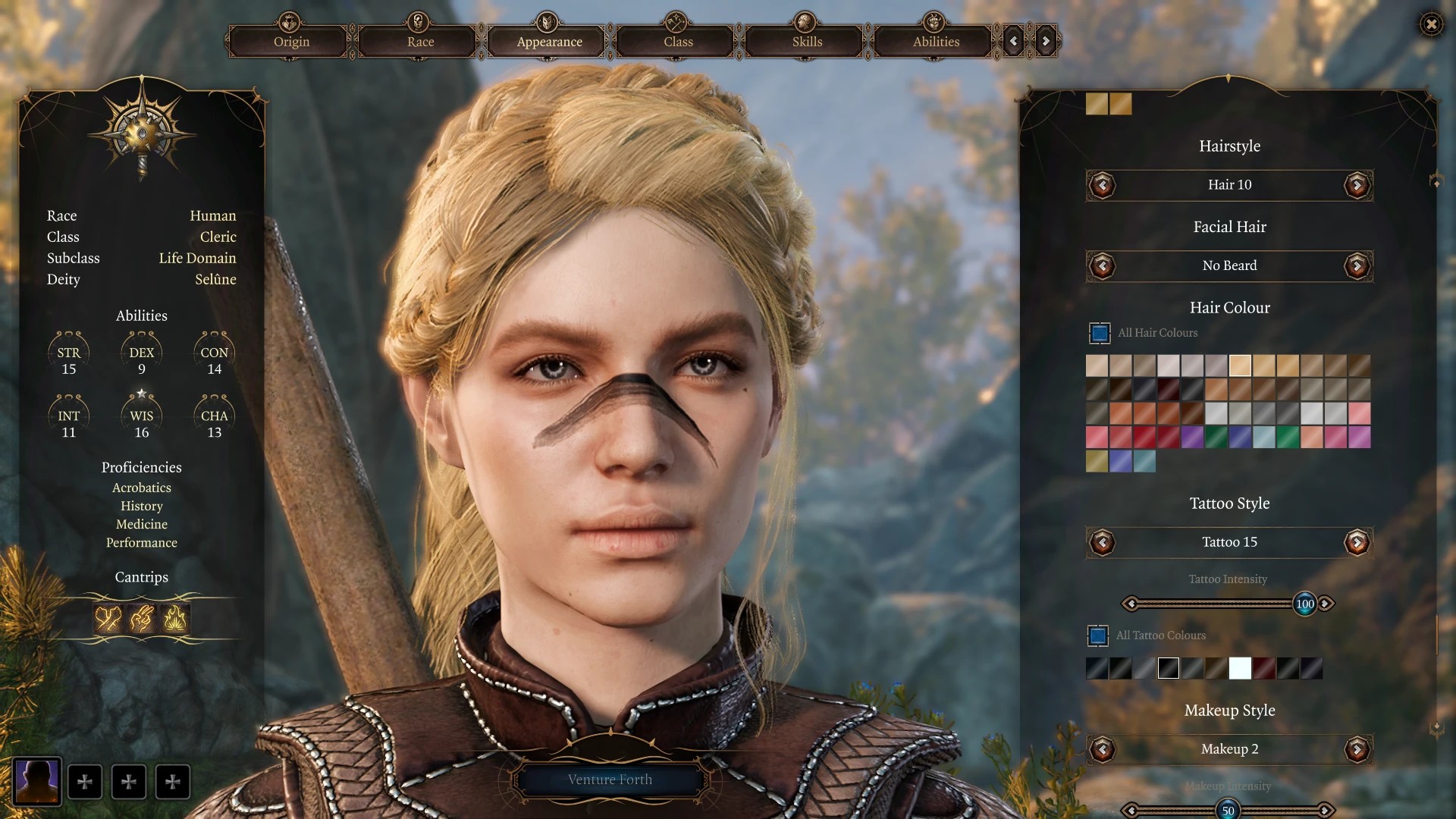Advance to the next tattoo style

pyautogui.click(x=1357, y=542)
